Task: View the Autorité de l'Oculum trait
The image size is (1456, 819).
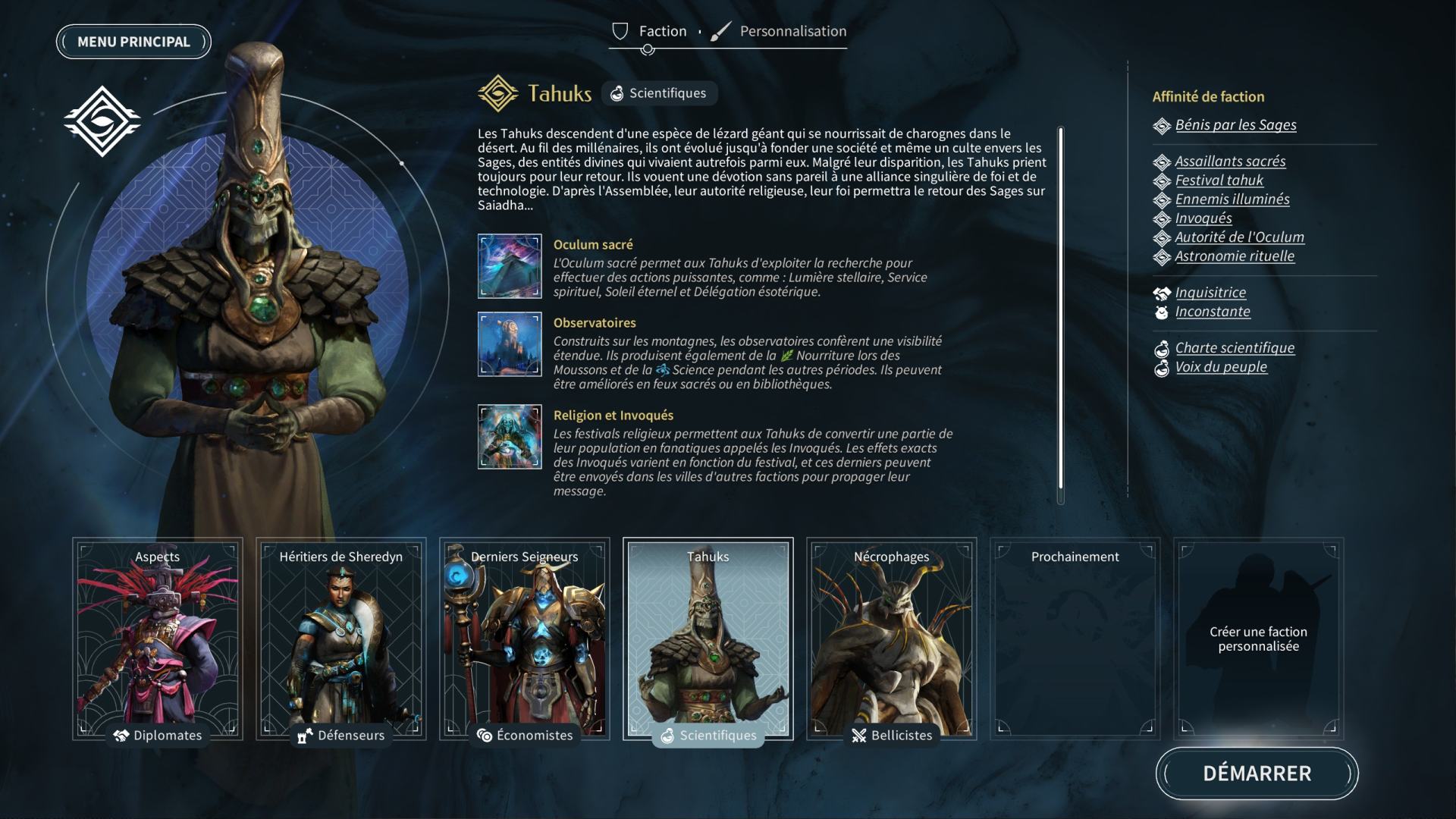Action: 1239,237
